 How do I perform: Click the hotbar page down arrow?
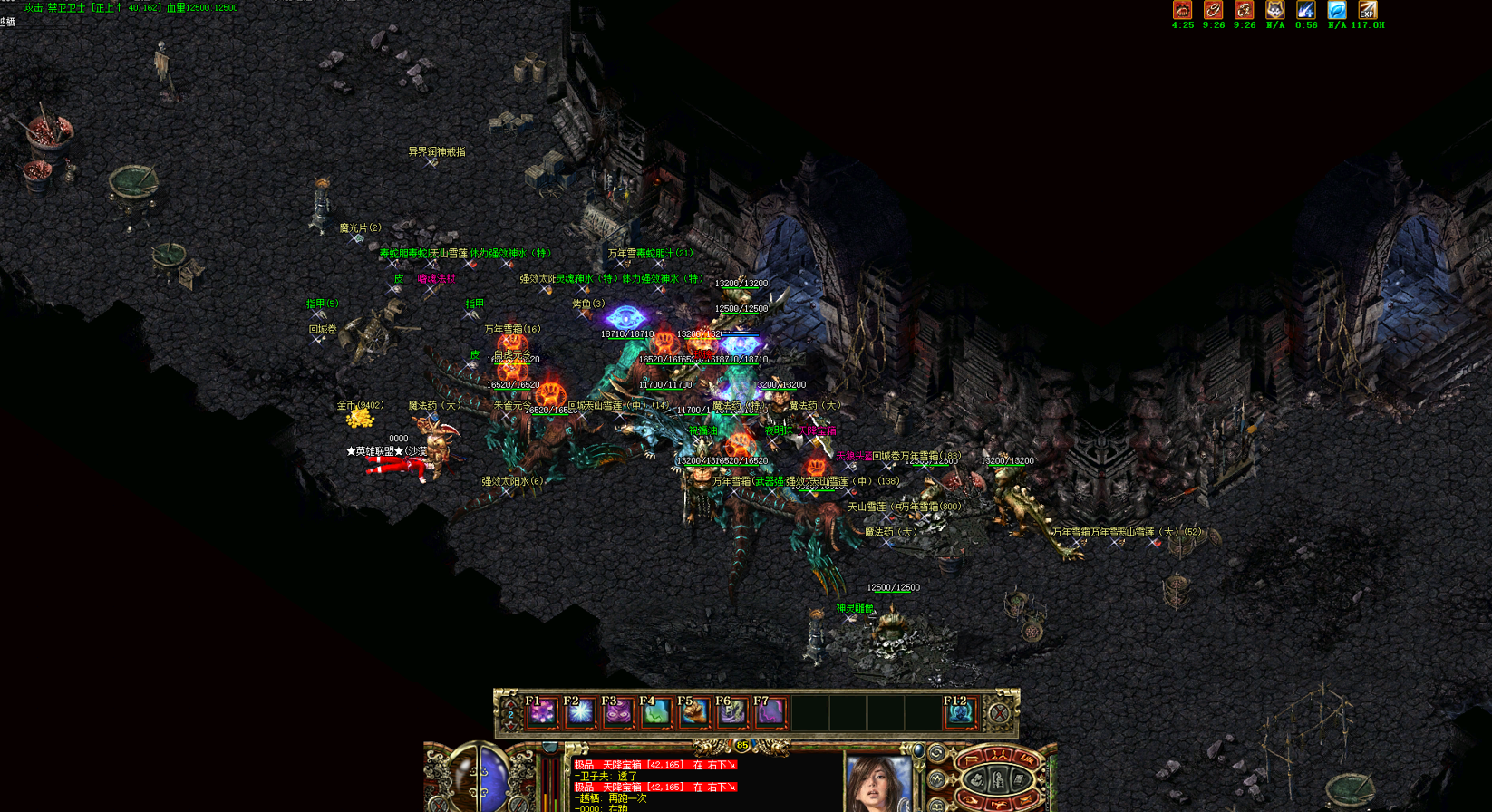510,727
